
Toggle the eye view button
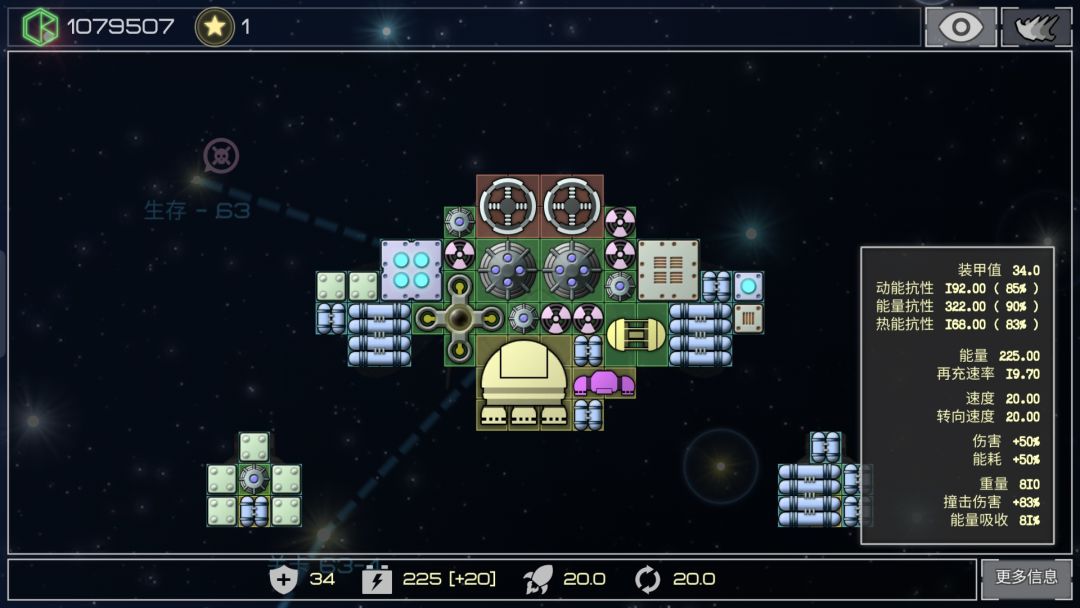click(960, 27)
